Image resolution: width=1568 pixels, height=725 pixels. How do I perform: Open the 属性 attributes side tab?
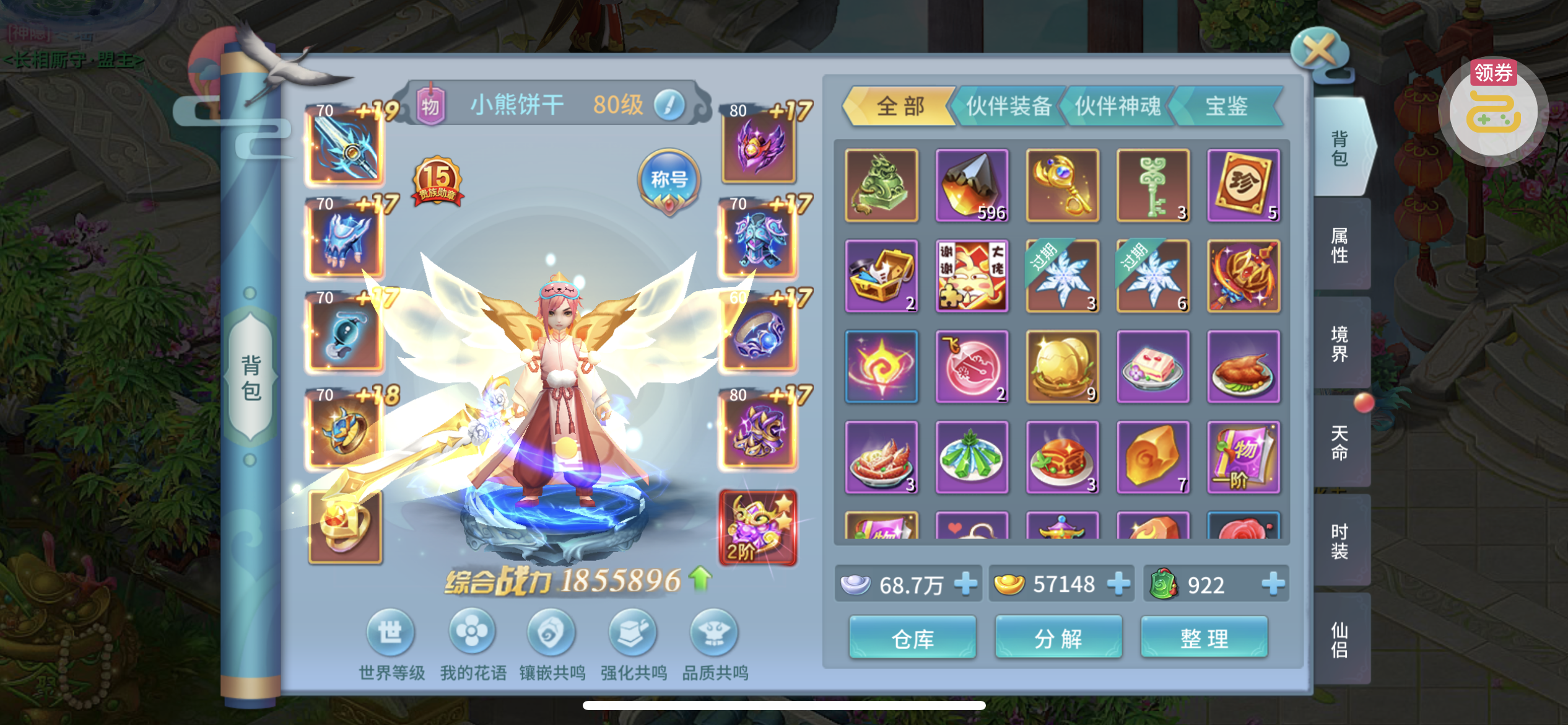(1339, 245)
